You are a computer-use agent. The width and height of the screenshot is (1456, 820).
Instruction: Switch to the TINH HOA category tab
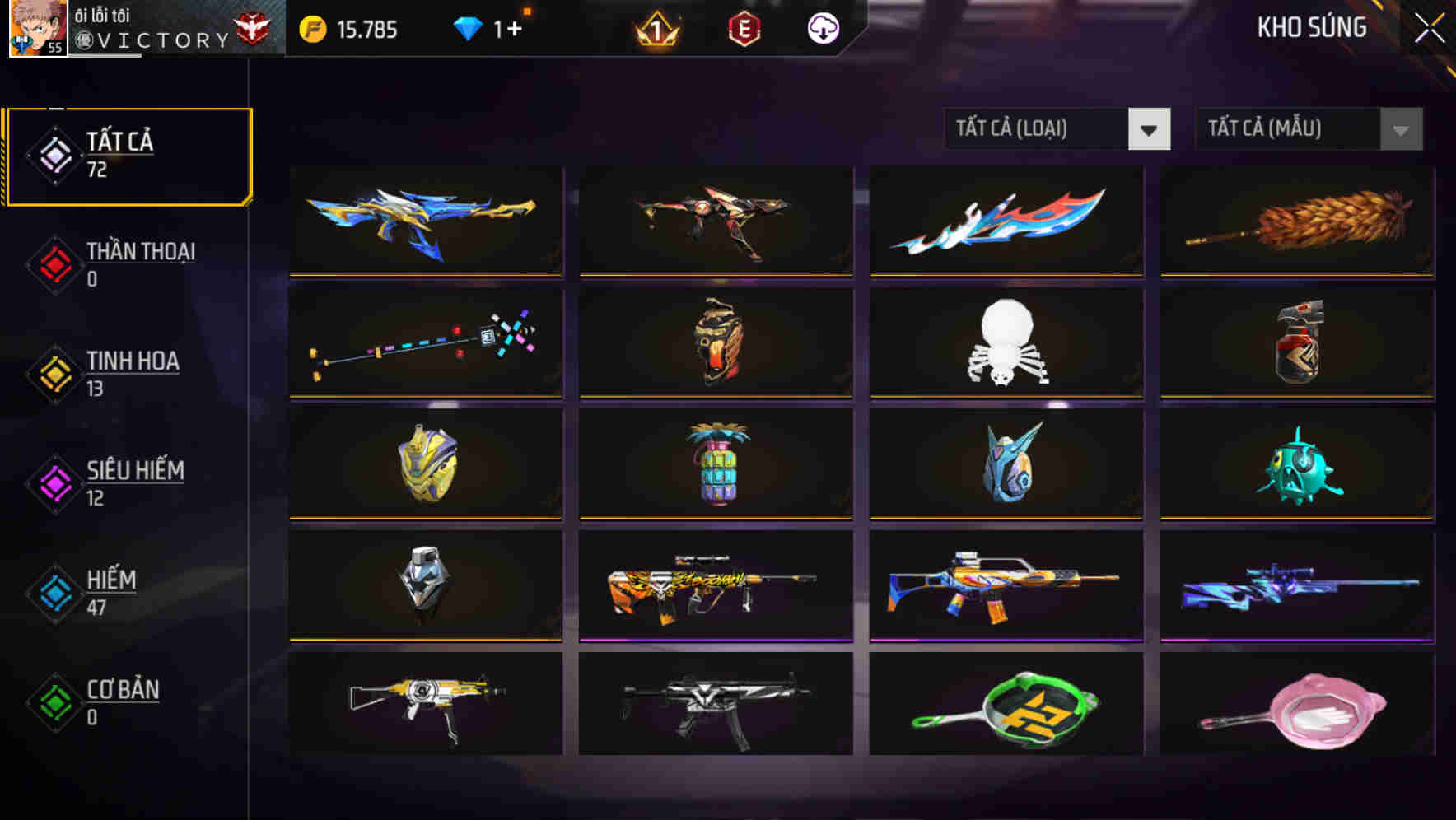click(x=132, y=375)
